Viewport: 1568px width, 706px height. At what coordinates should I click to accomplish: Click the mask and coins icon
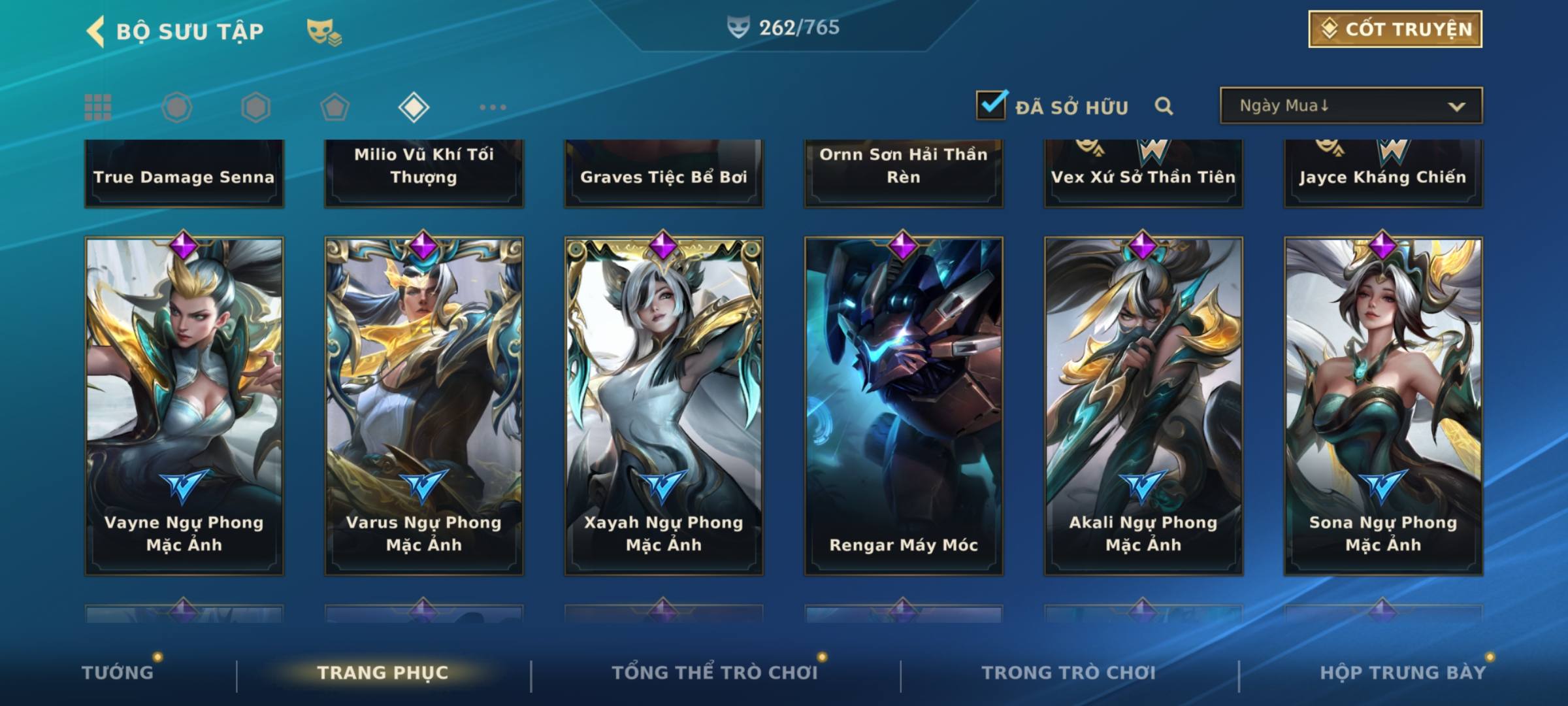324,31
